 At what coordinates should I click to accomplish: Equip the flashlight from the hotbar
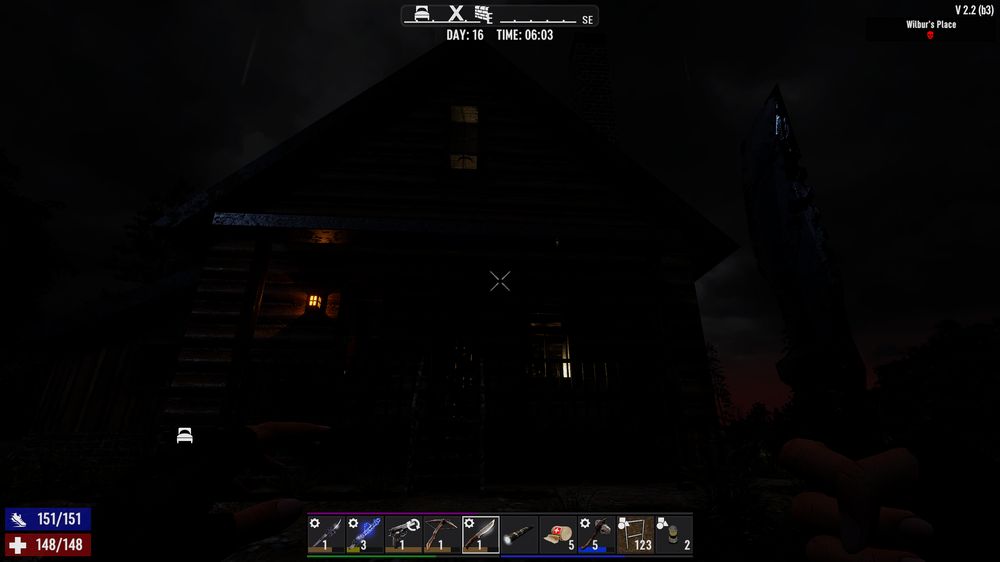click(x=519, y=534)
